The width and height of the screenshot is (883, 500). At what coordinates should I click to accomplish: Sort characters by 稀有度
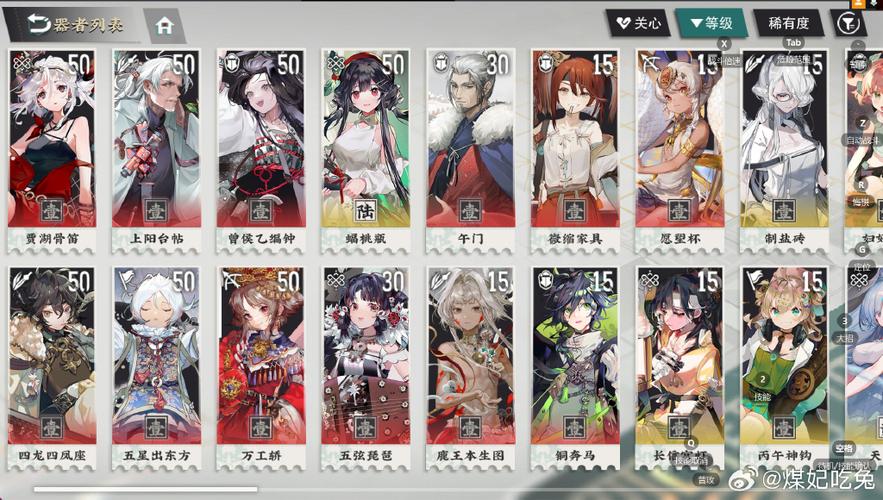click(788, 23)
